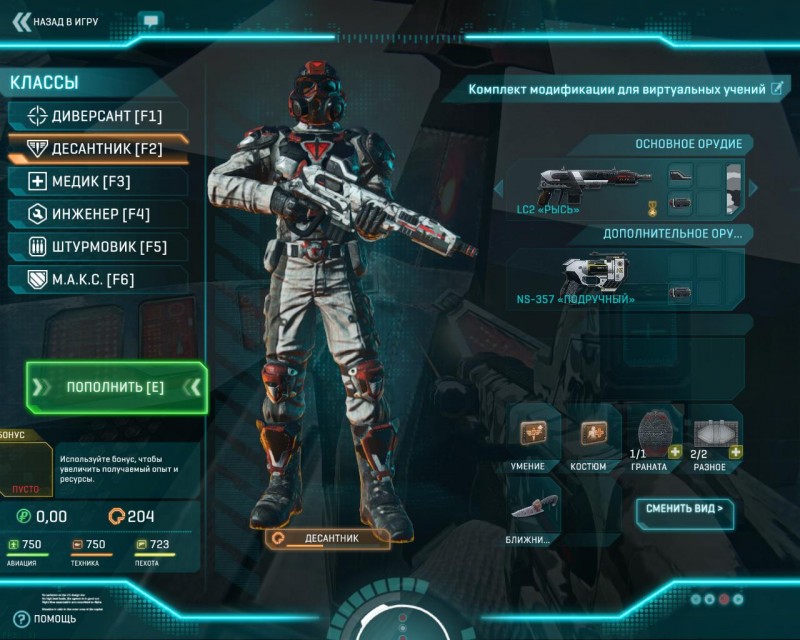
Task: Choose the Десантник class entry
Action: coord(96,149)
